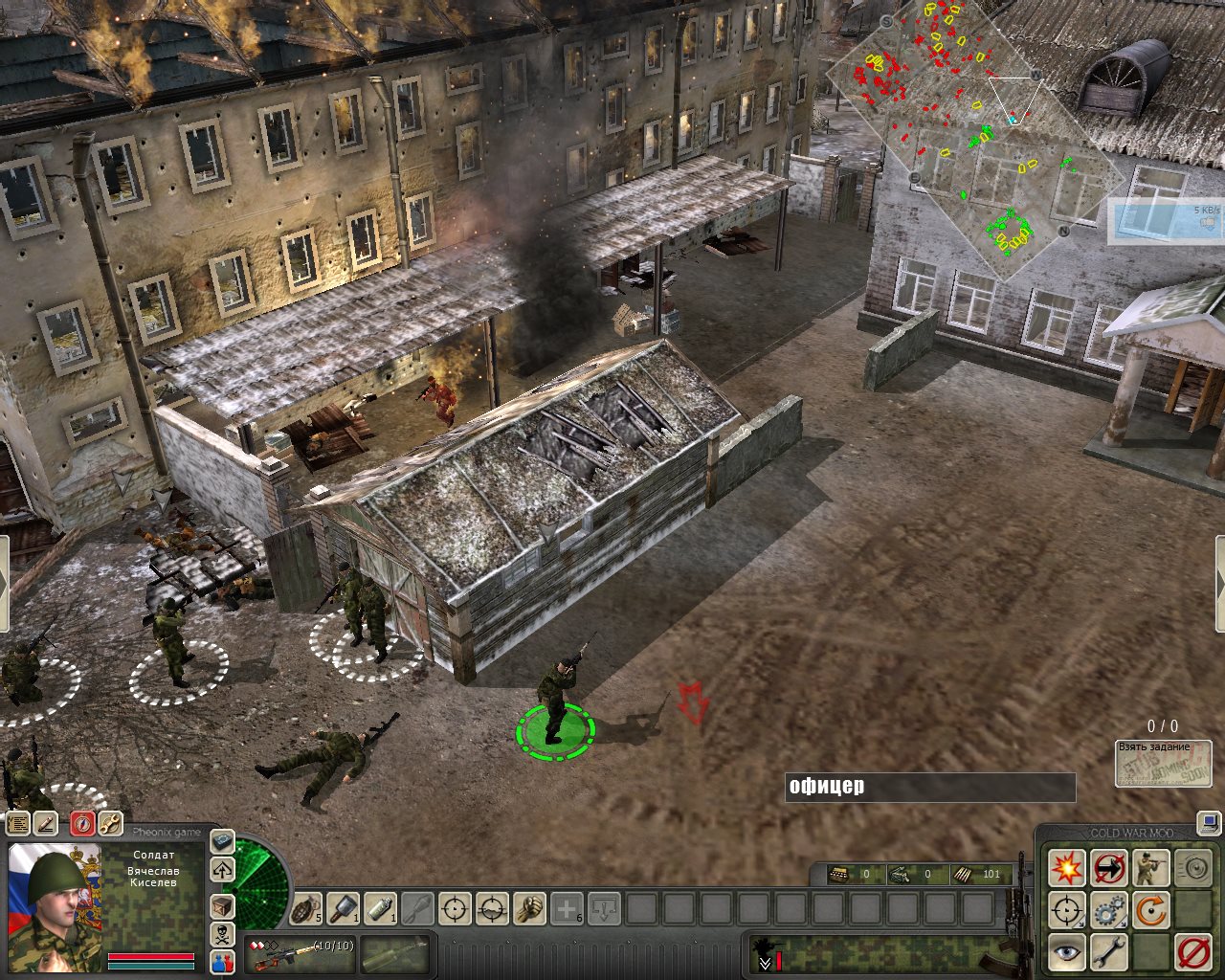Open the wrench settings button above portrait
The width and height of the screenshot is (1225, 980).
[111, 822]
